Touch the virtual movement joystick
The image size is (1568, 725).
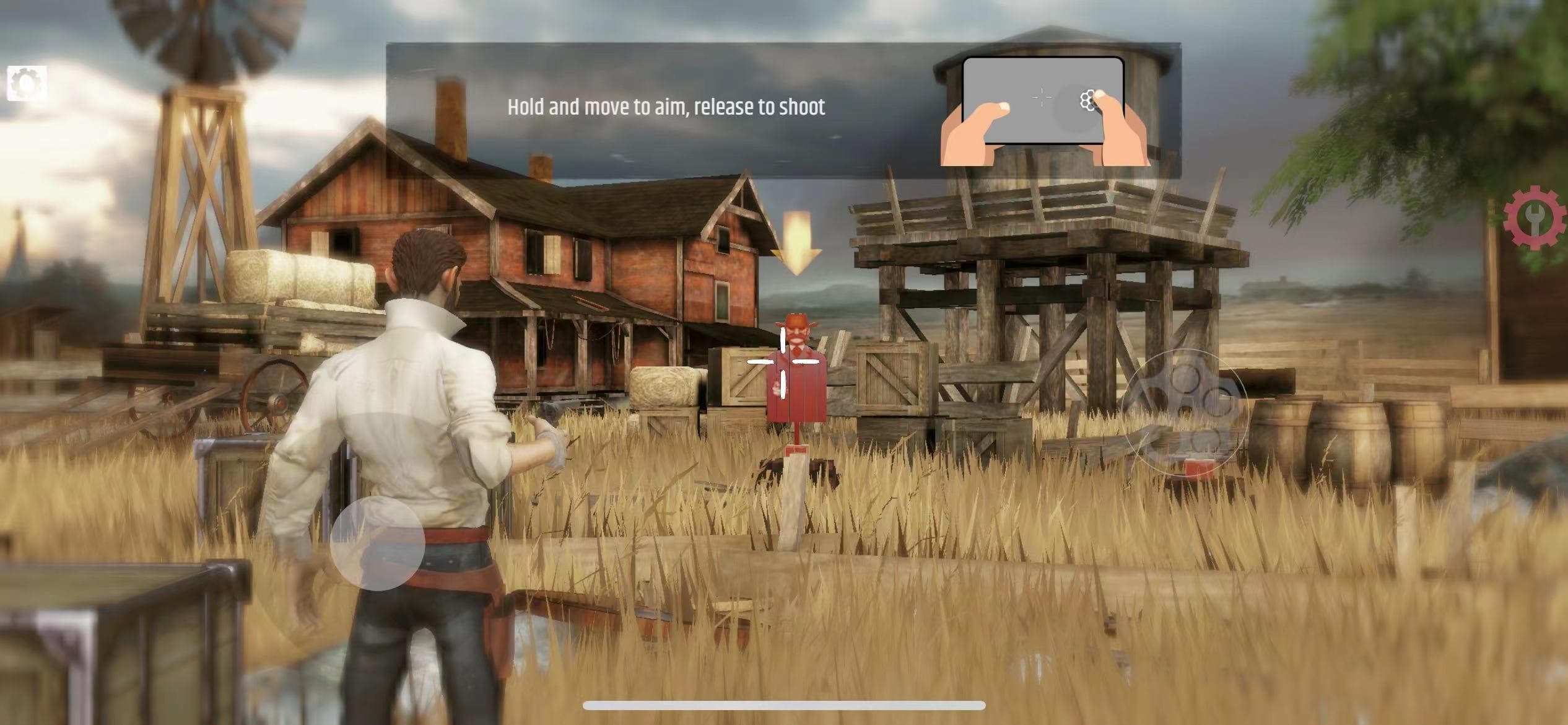[377, 543]
